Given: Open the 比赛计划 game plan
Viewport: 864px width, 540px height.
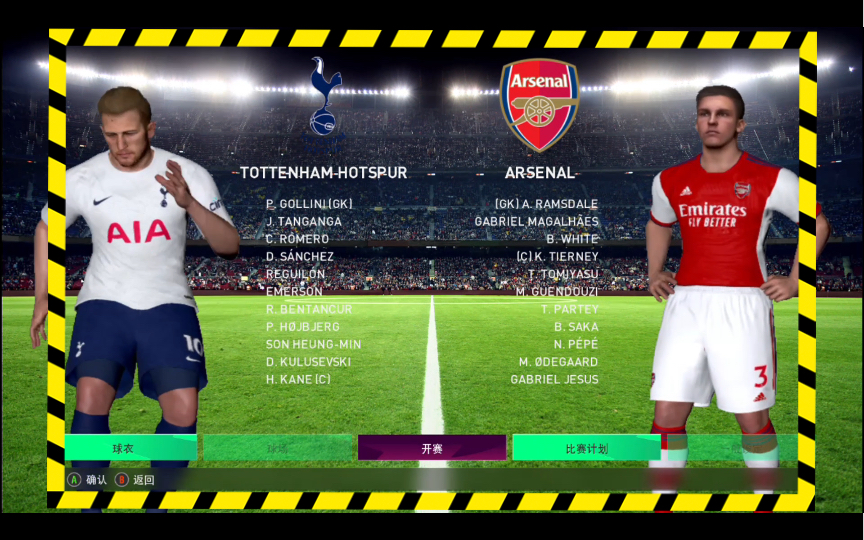Looking at the screenshot, I should 586,448.
